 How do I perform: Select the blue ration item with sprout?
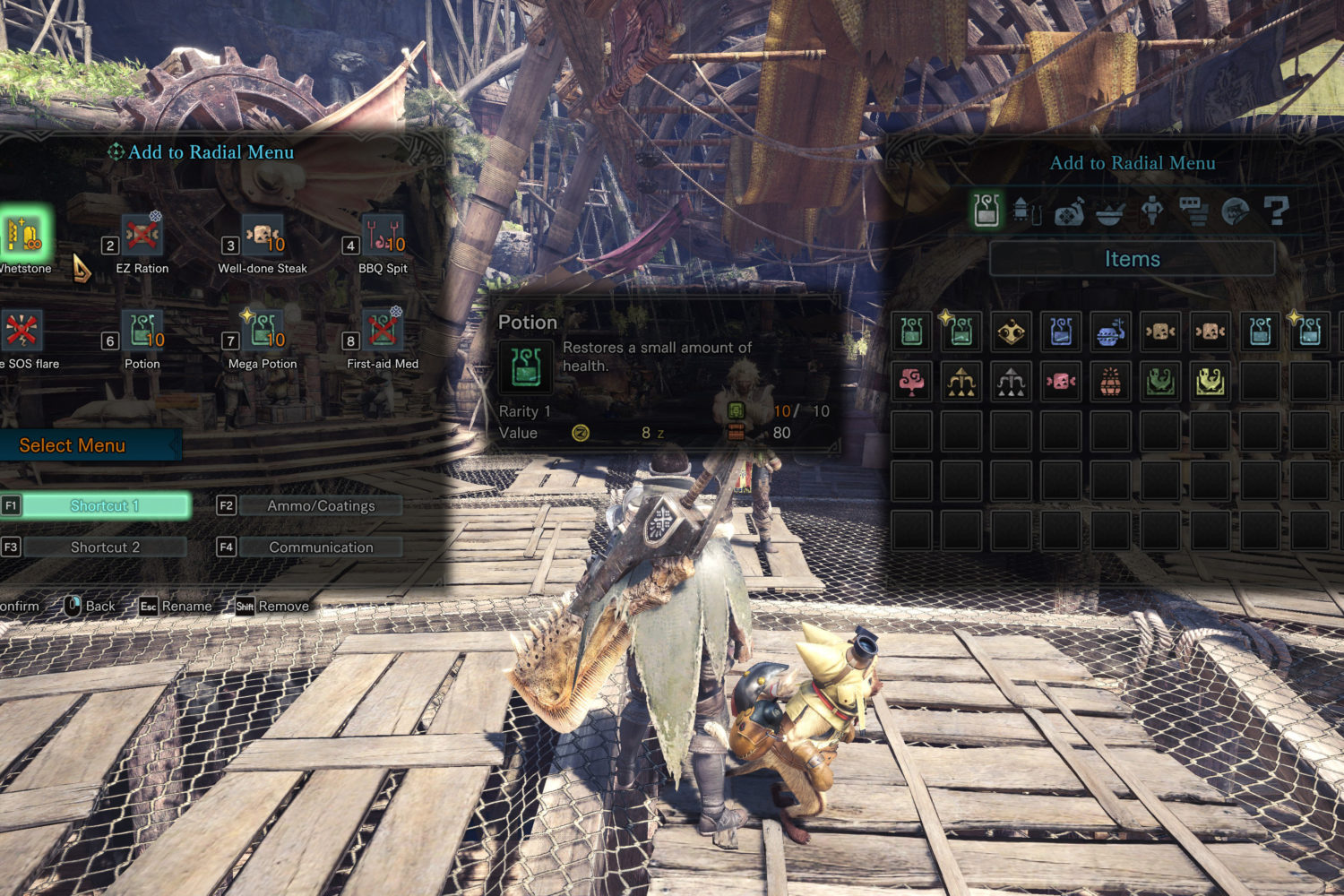point(1111,332)
